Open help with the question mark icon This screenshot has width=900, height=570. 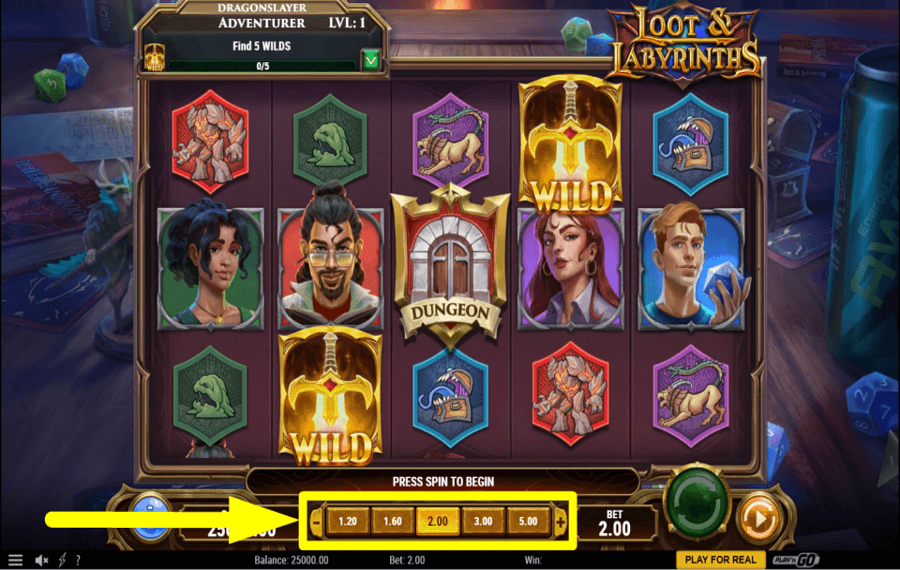(x=78, y=560)
